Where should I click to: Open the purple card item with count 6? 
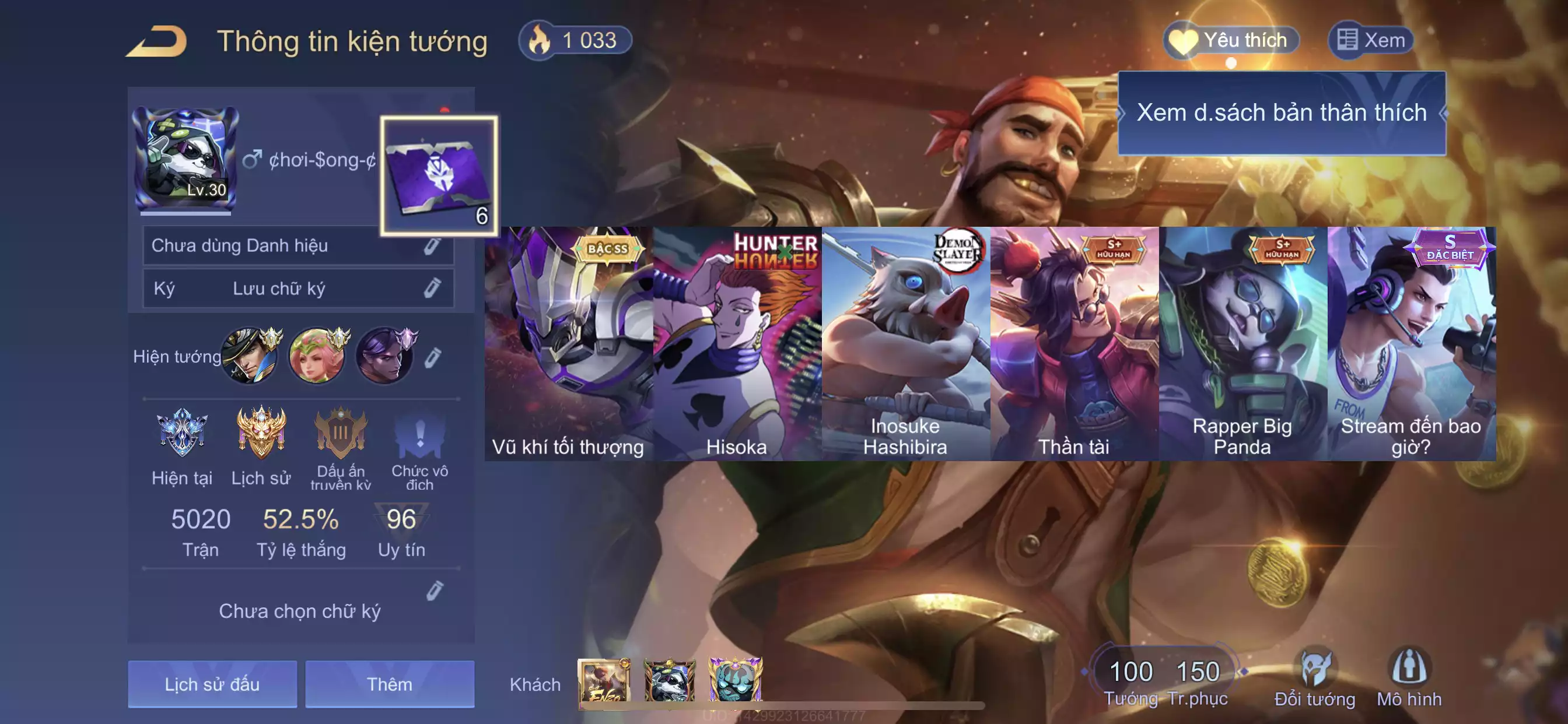pos(439,175)
